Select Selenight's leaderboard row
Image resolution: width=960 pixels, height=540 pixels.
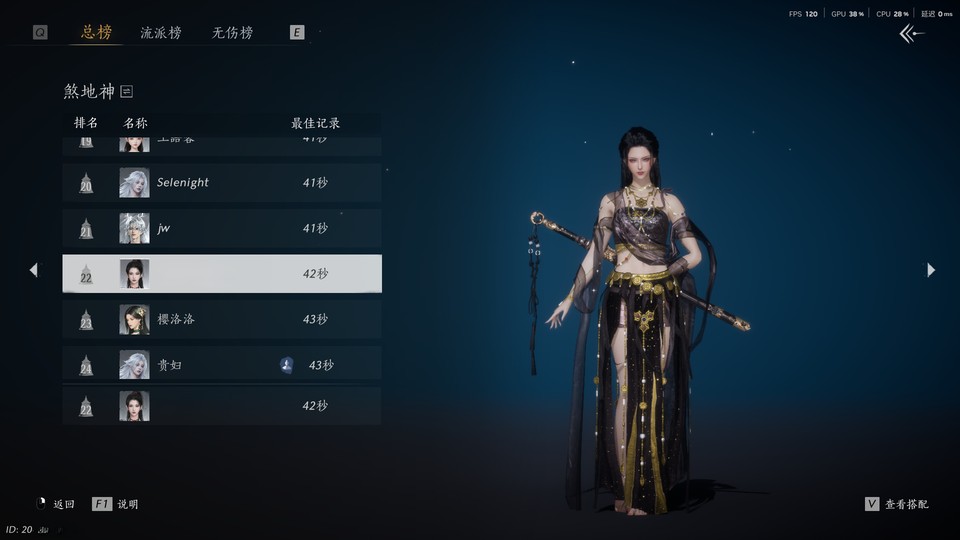[221, 183]
